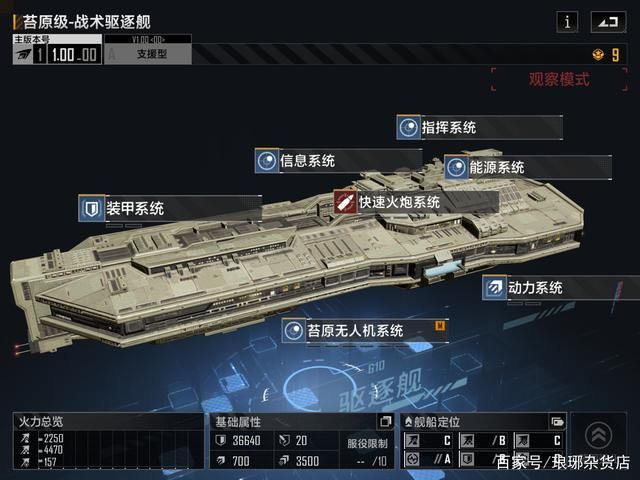This screenshot has width=640, height=480.
Task: Open the 快速火炮系统 rapid cannon system
Action: tap(414, 202)
